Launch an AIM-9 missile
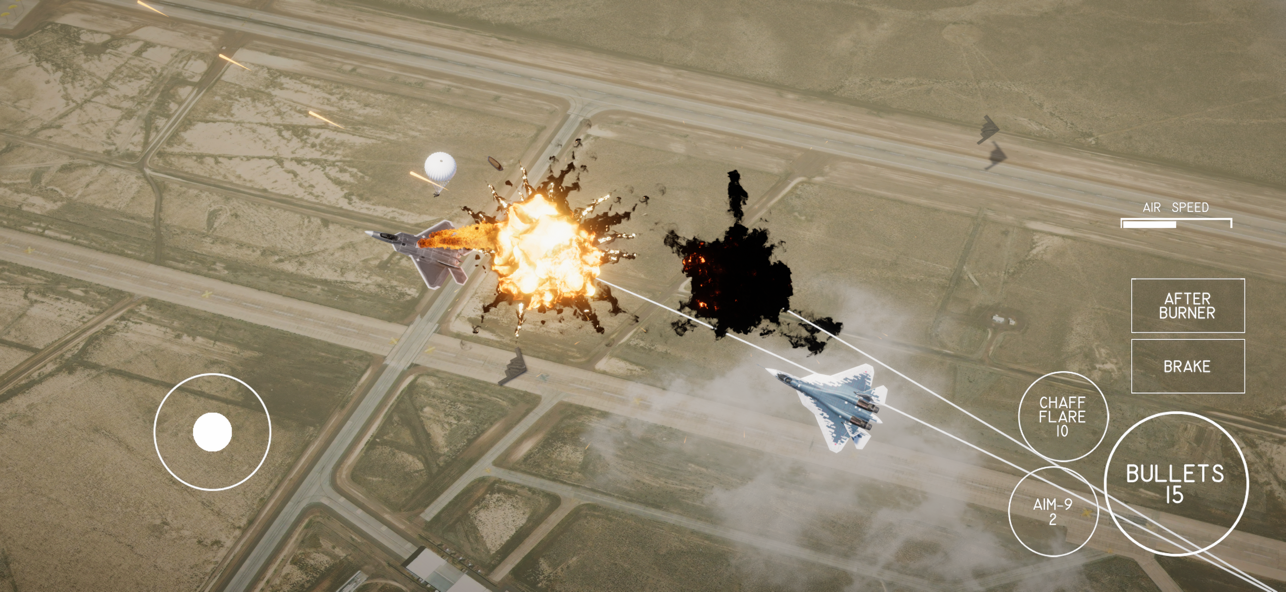The image size is (1286, 592). pyautogui.click(x=1052, y=512)
